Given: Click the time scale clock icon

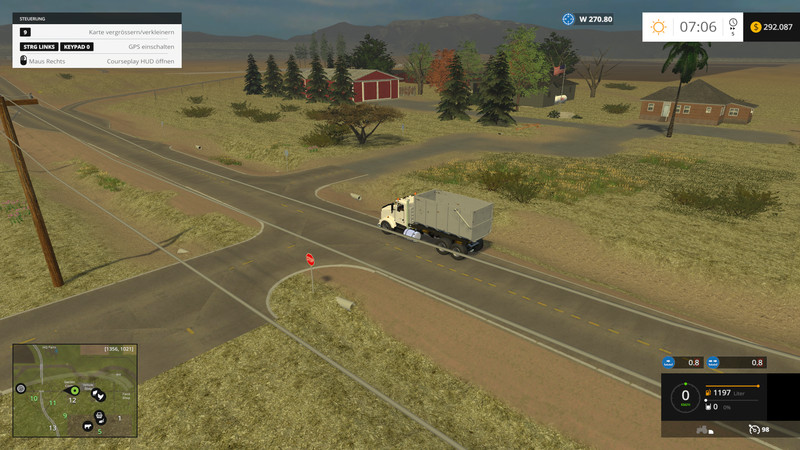Looking at the screenshot, I should pyautogui.click(x=732, y=23).
